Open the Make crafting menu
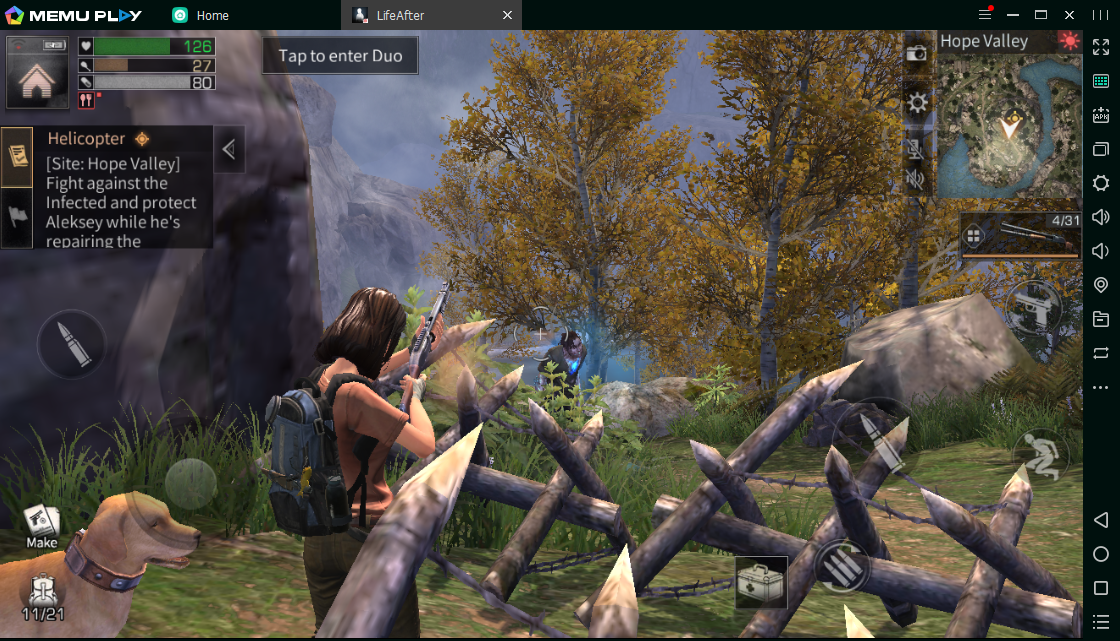 (x=41, y=527)
